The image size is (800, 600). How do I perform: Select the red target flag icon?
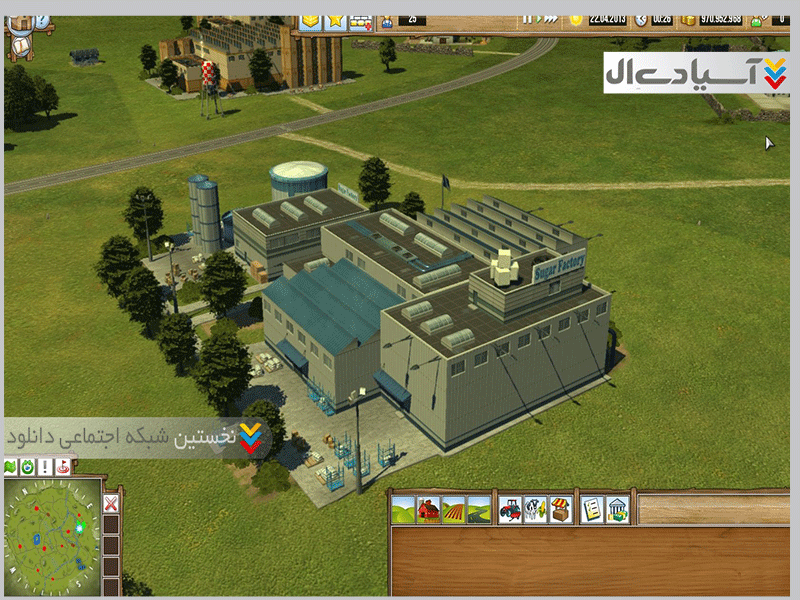pyautogui.click(x=63, y=467)
